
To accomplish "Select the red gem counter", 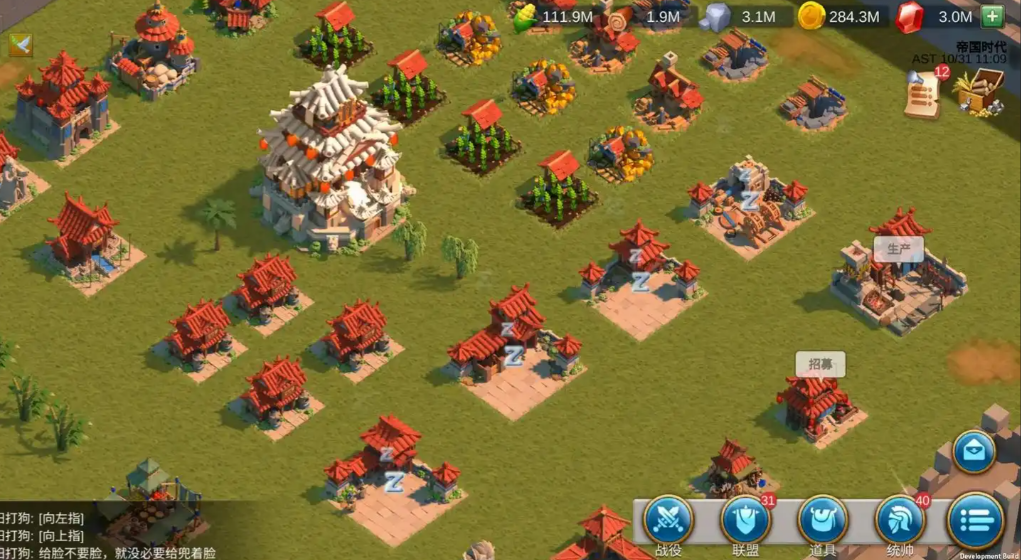I will point(938,16).
